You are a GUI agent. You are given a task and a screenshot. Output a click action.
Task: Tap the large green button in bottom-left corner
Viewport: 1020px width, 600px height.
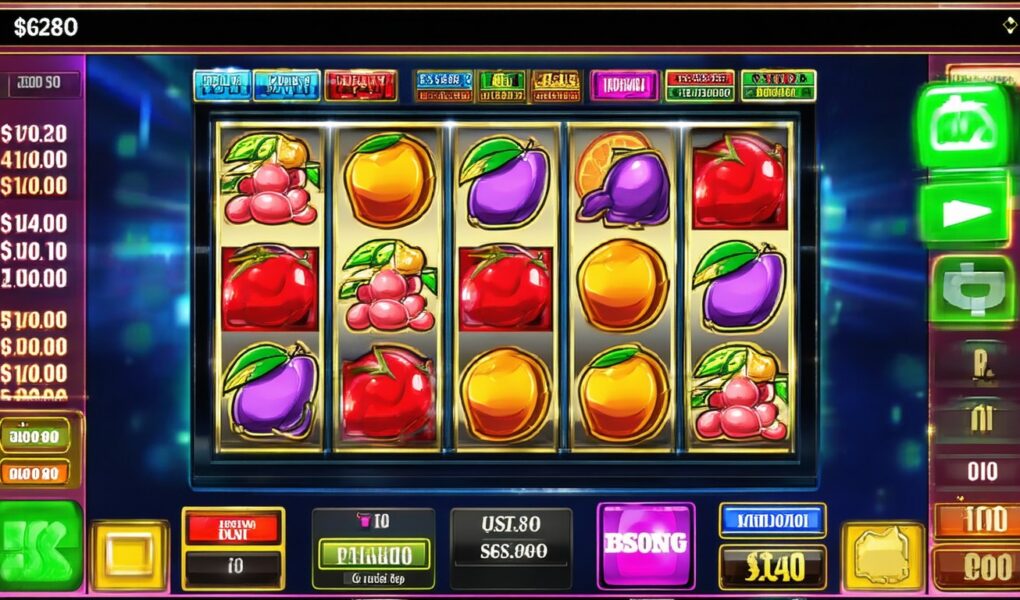40,545
